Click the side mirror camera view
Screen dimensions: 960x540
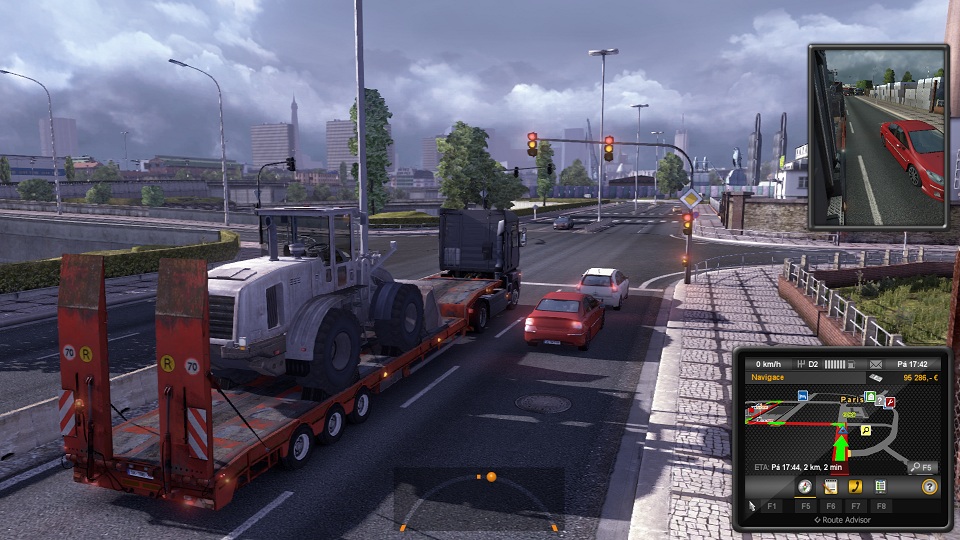coord(877,137)
